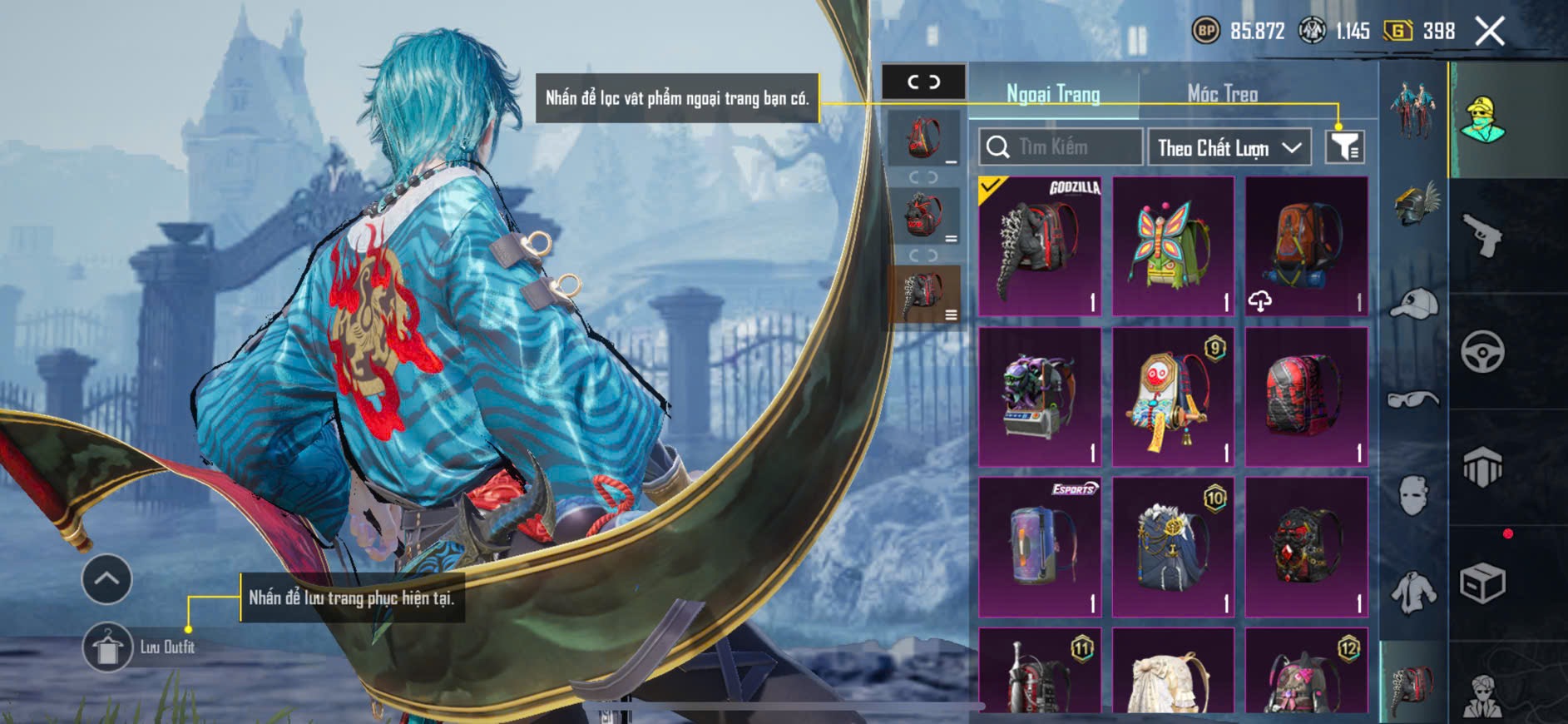Toggle the owned-items filter funnel icon

pos(1344,147)
